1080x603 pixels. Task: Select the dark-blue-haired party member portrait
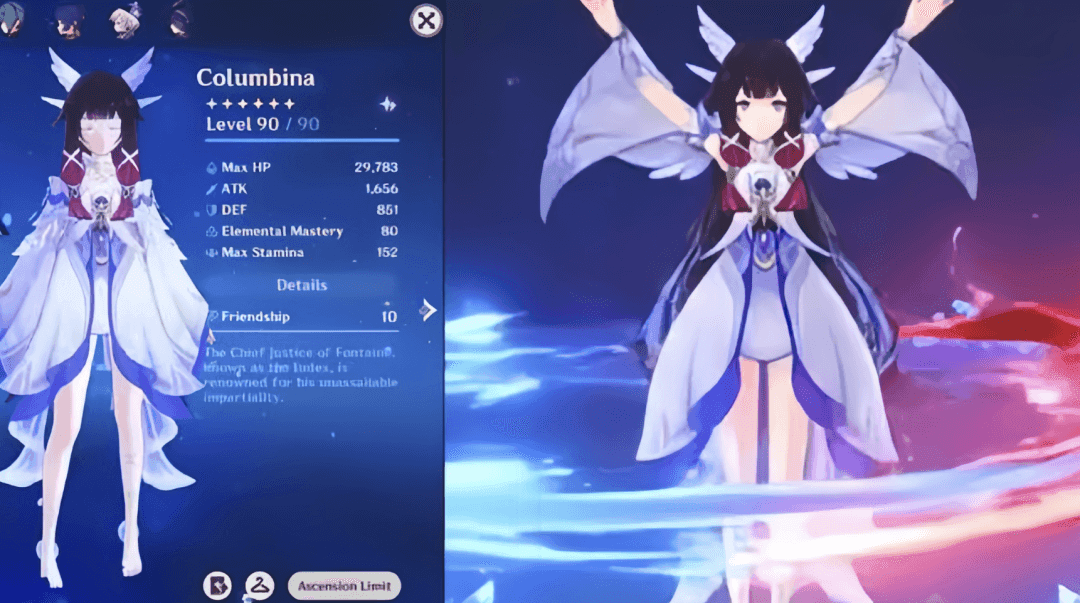(70, 18)
